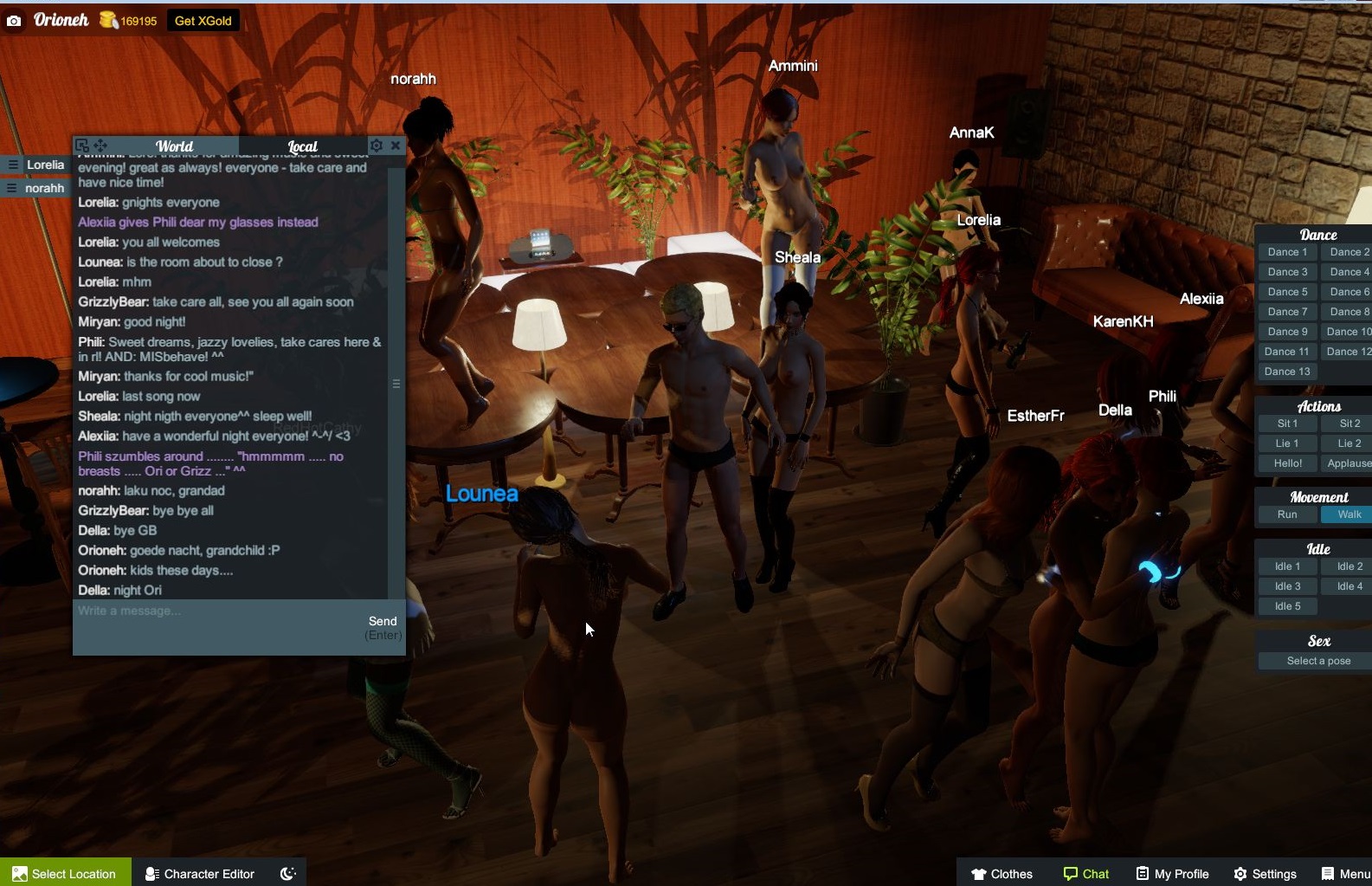Screen dimensions: 1372x886
Task: Switch to the Local chat tab
Action: (302, 146)
